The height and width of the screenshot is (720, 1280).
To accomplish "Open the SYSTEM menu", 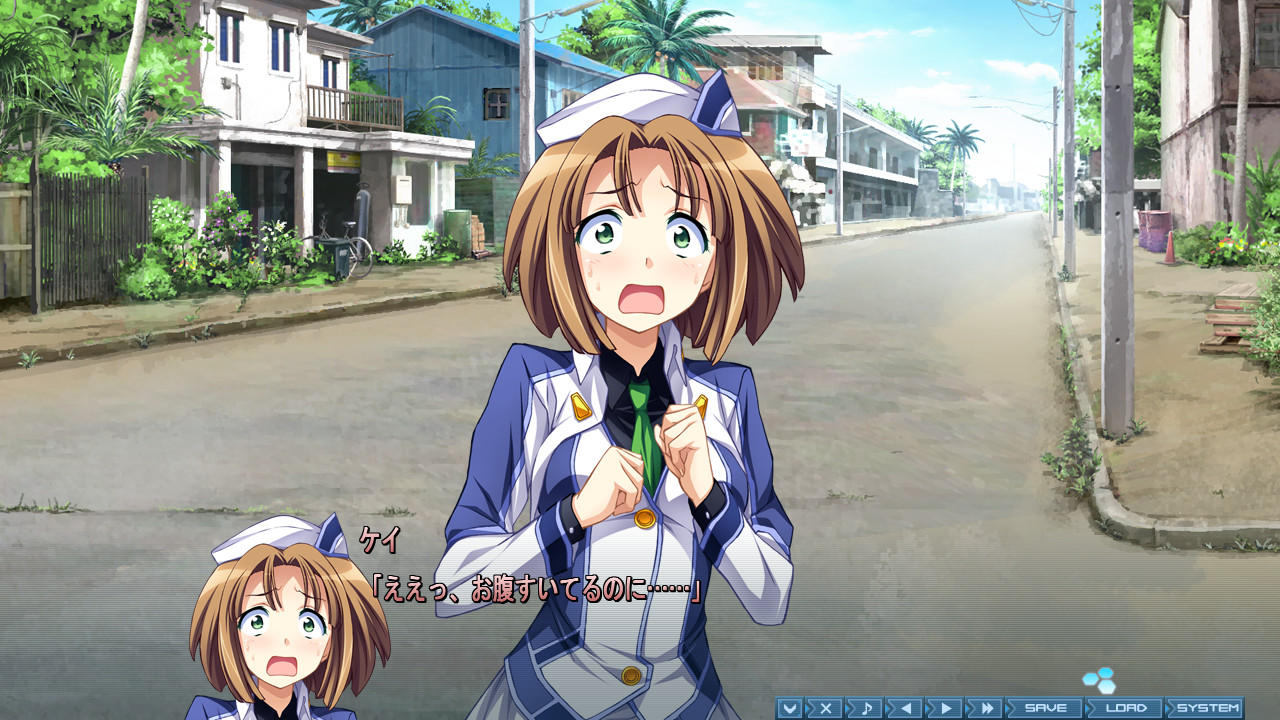I will [1210, 707].
